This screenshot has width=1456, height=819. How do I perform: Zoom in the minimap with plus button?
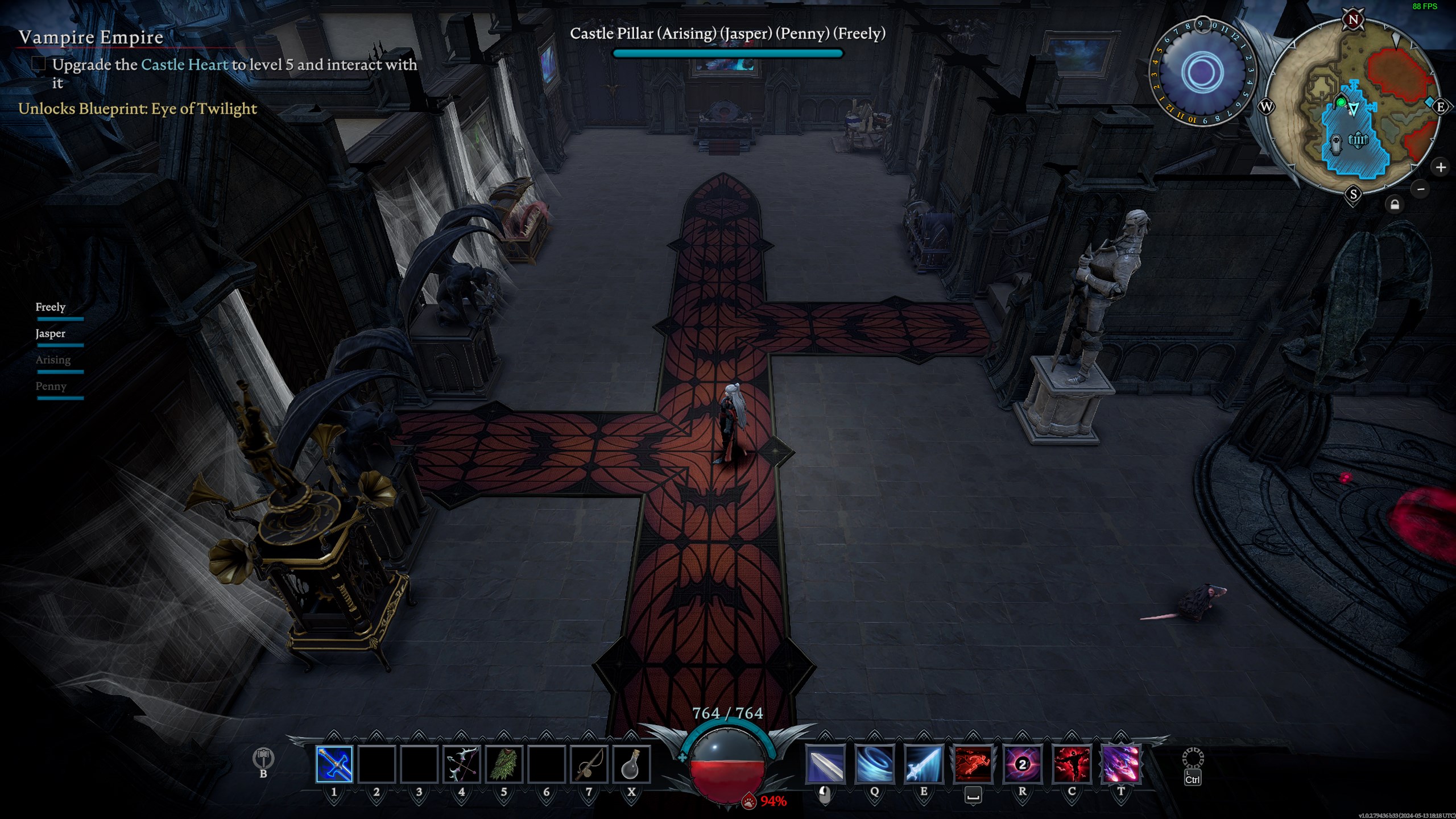[x=1441, y=167]
